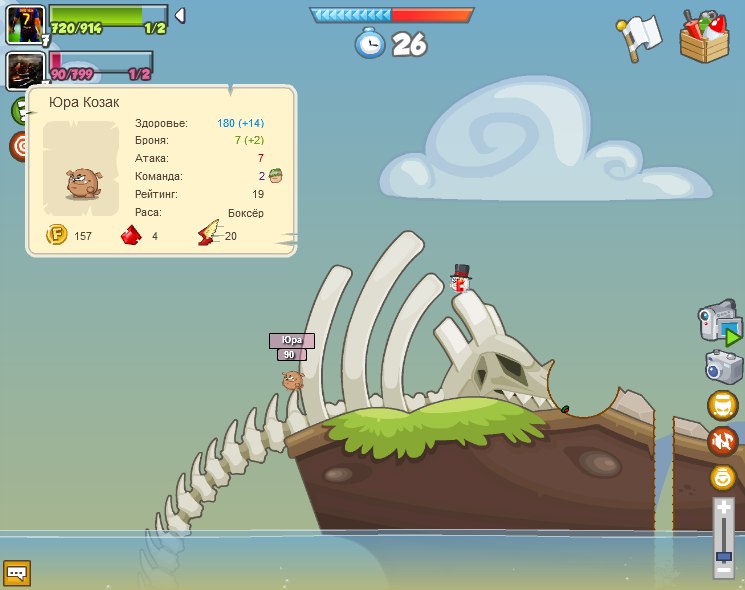Screen dimensions: 745x590
Task: Click the red-and-white target icon
Action: tap(20, 146)
